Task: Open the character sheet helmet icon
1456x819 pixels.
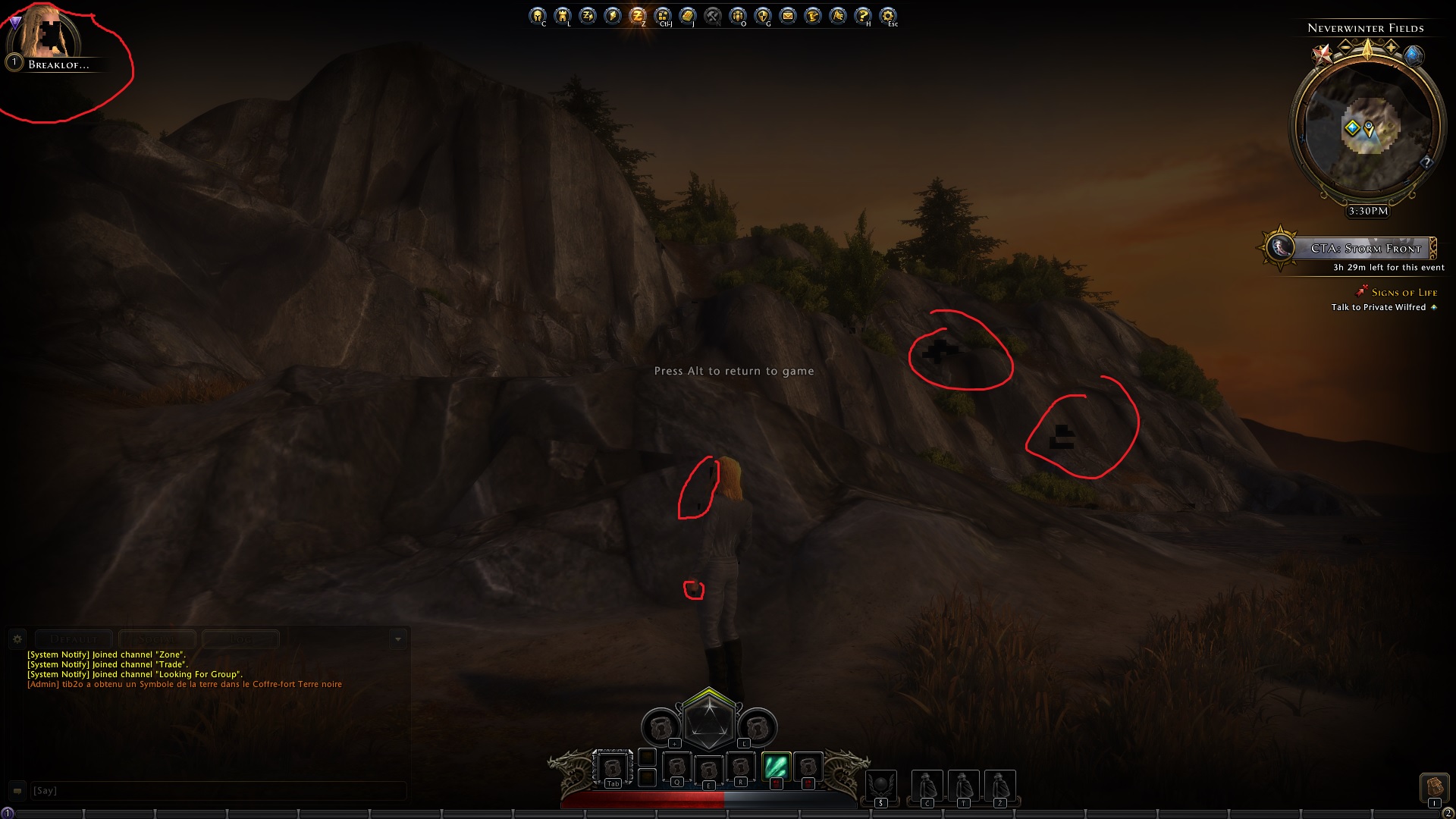Action: 538,15
